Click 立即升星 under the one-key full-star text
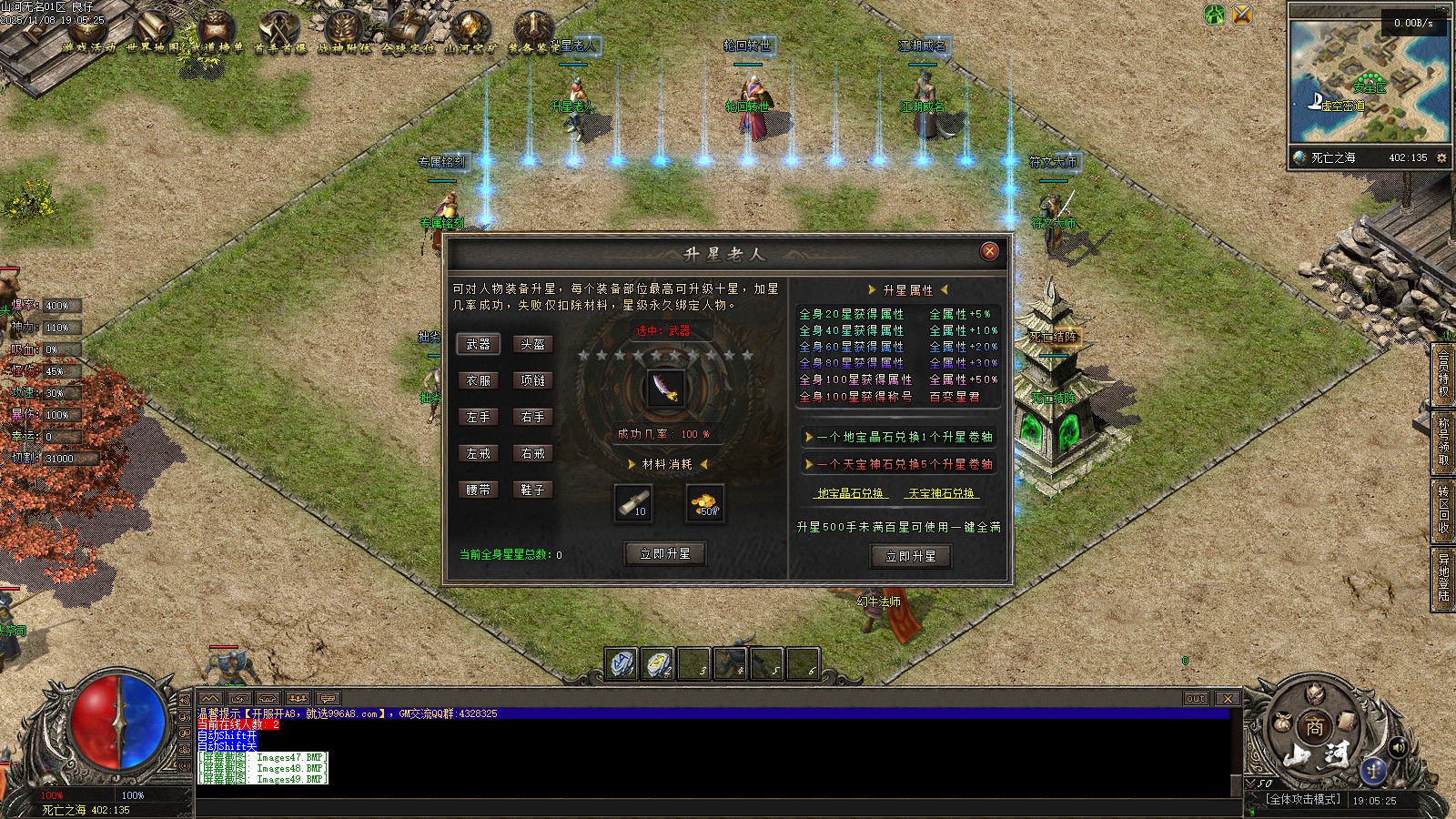The width and height of the screenshot is (1456, 819). [x=910, y=556]
